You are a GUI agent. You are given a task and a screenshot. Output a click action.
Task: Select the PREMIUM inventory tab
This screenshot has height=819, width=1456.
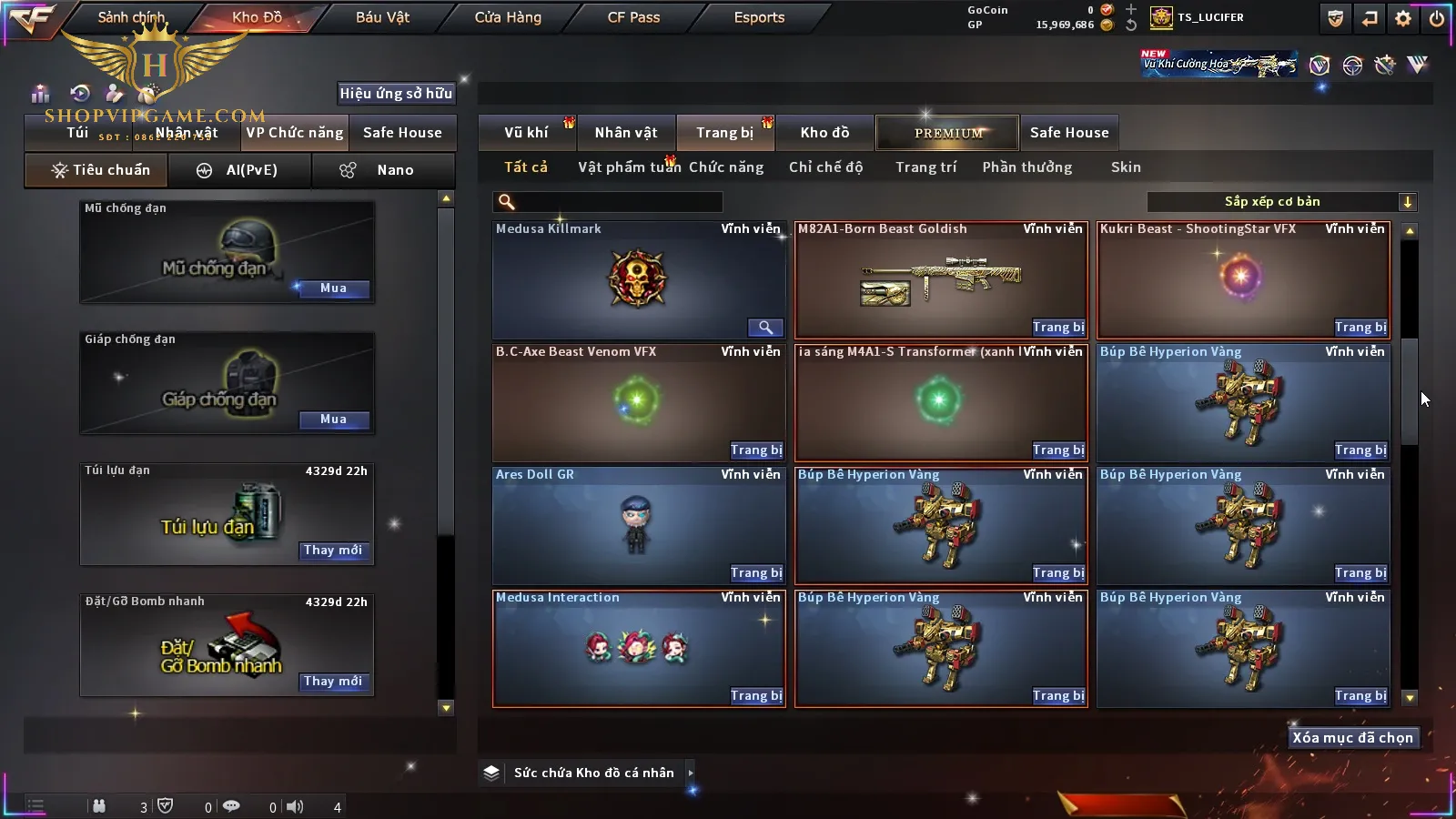[x=947, y=133]
